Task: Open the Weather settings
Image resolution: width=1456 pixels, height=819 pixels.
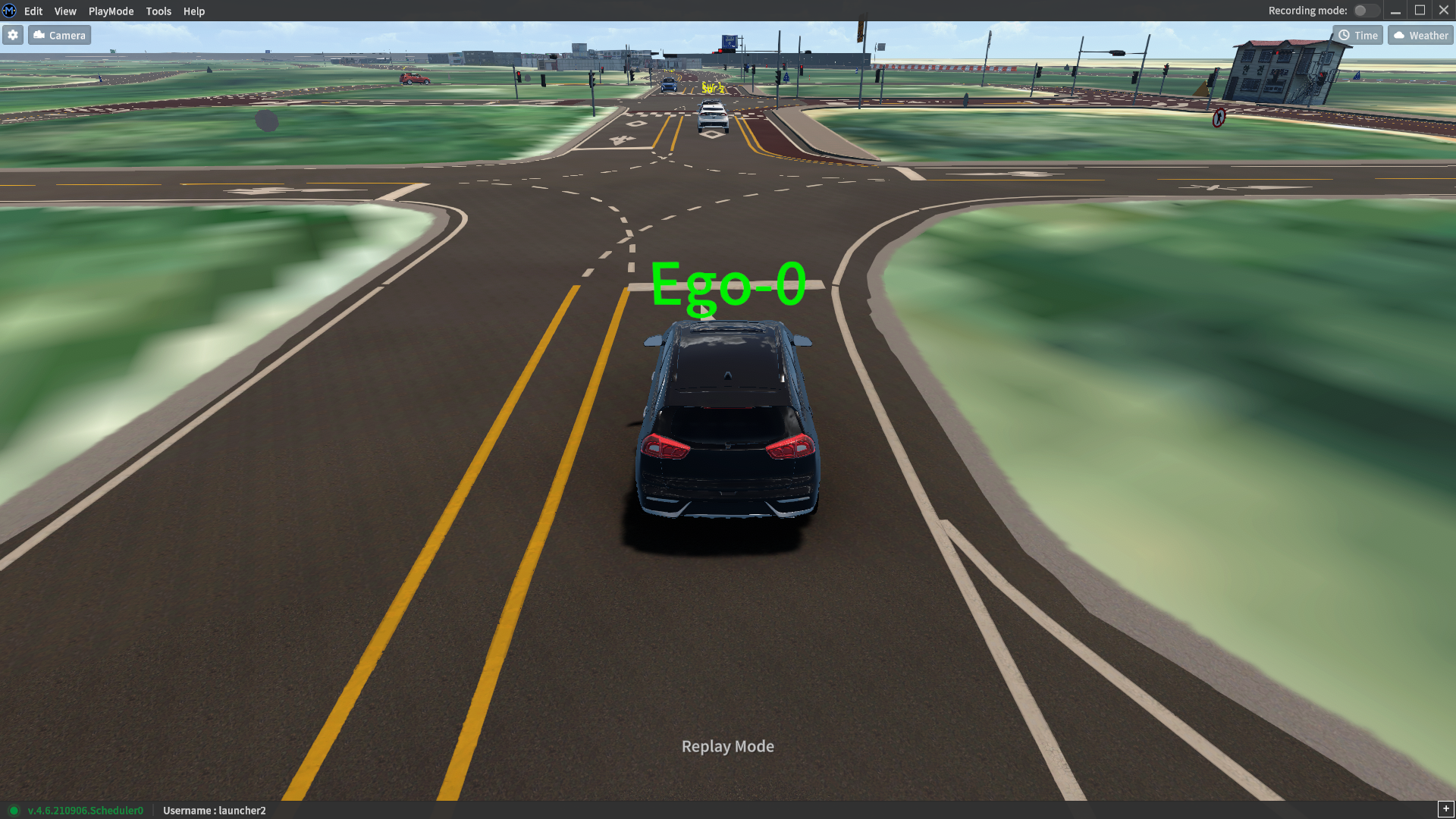Action: 1420,36
